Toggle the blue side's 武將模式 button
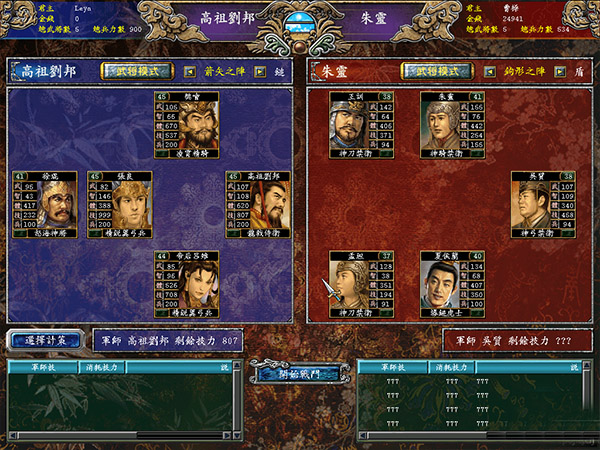600x450 pixels. [x=135, y=71]
